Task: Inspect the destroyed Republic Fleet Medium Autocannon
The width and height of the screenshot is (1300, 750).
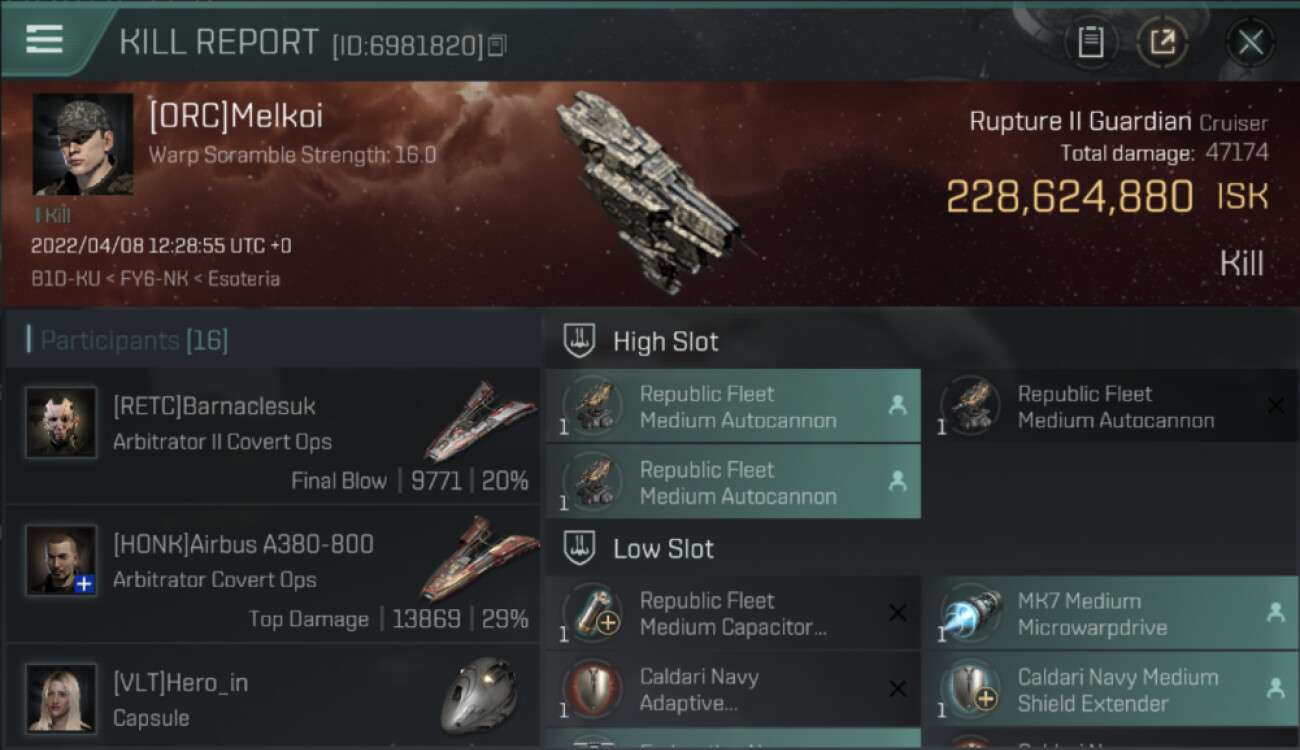Action: coord(1110,407)
